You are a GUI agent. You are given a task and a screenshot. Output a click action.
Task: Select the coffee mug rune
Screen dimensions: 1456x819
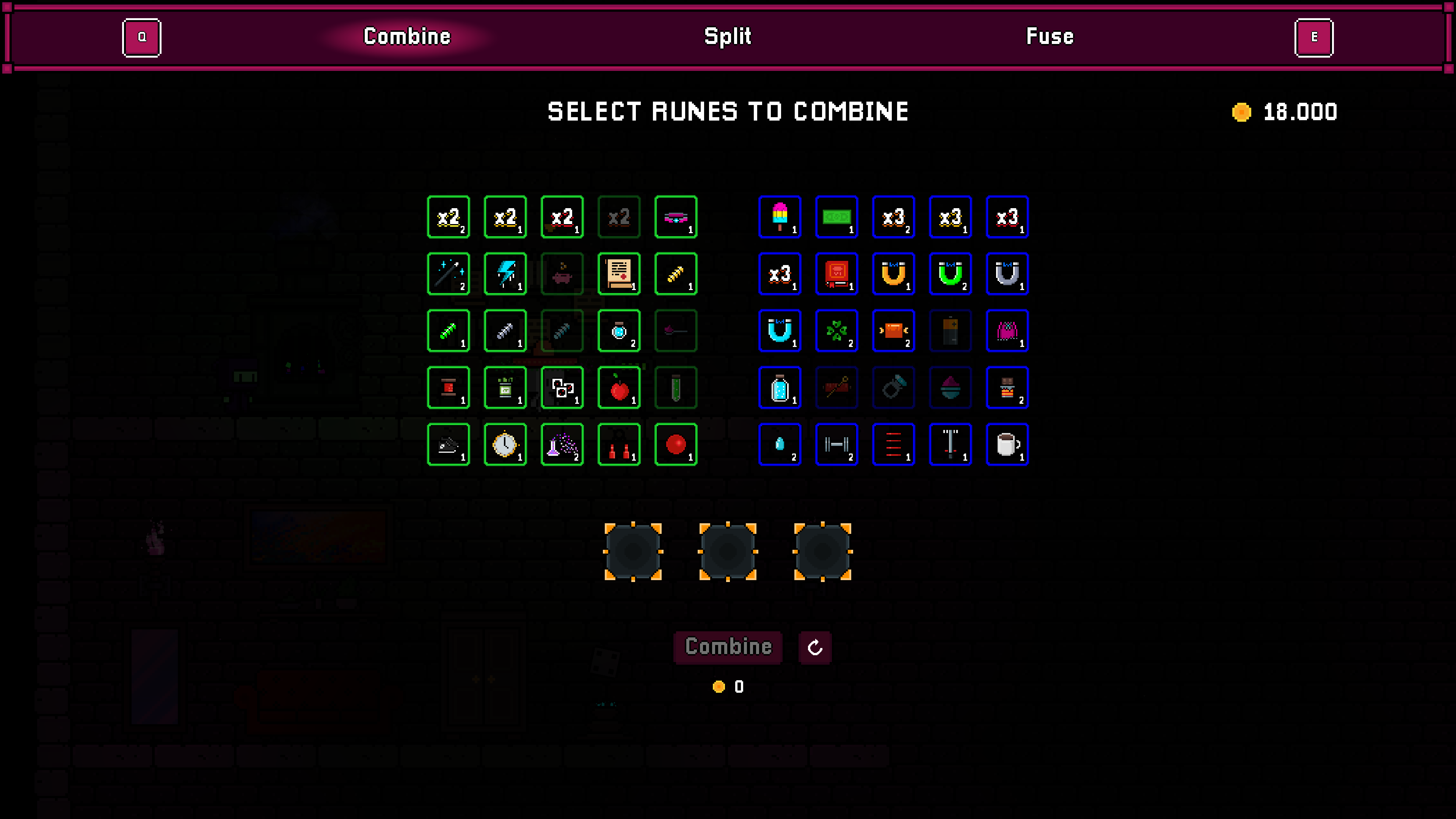point(1007,444)
